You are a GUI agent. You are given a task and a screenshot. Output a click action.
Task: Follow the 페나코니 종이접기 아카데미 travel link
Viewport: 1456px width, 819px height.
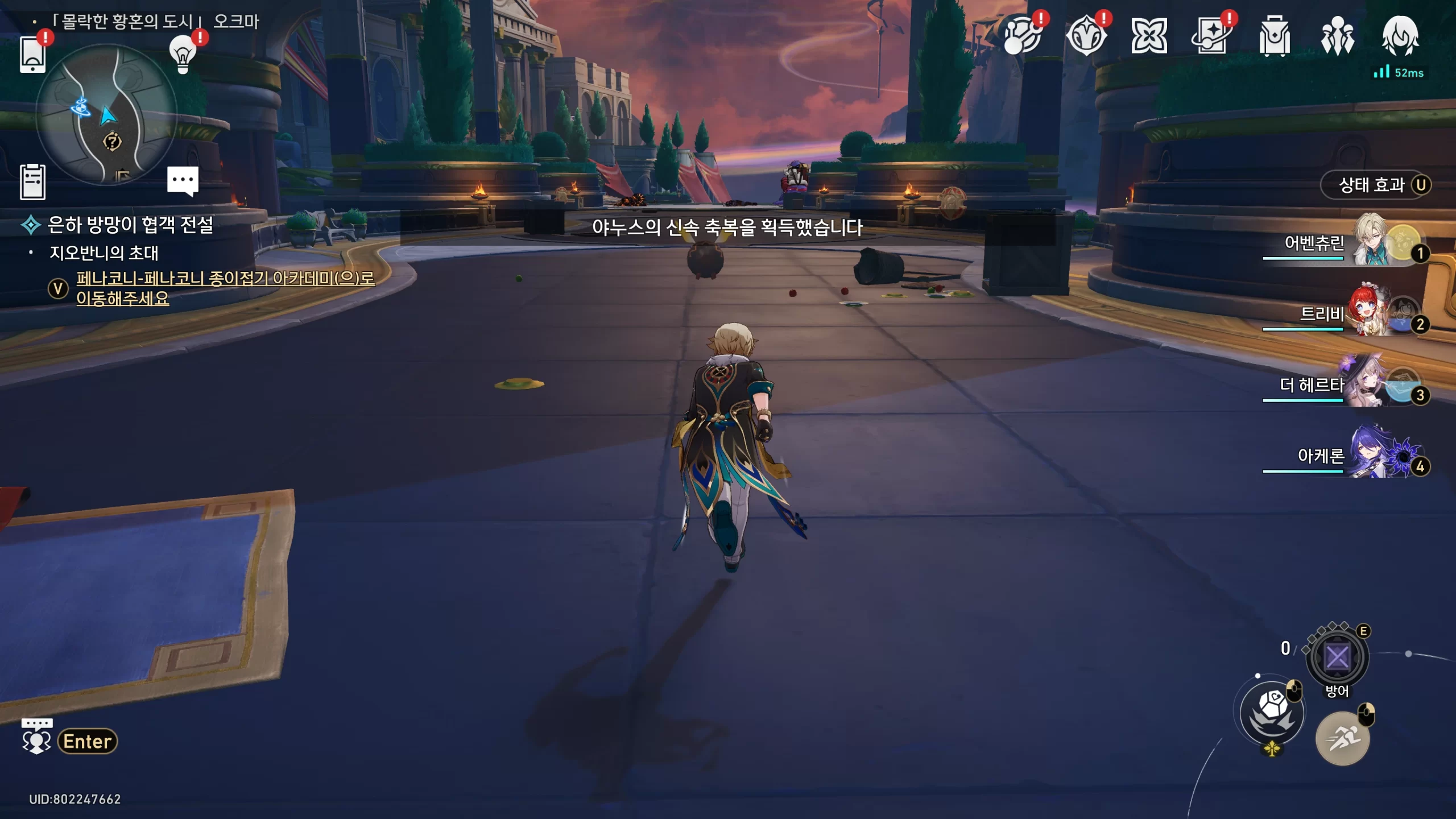pos(225,288)
